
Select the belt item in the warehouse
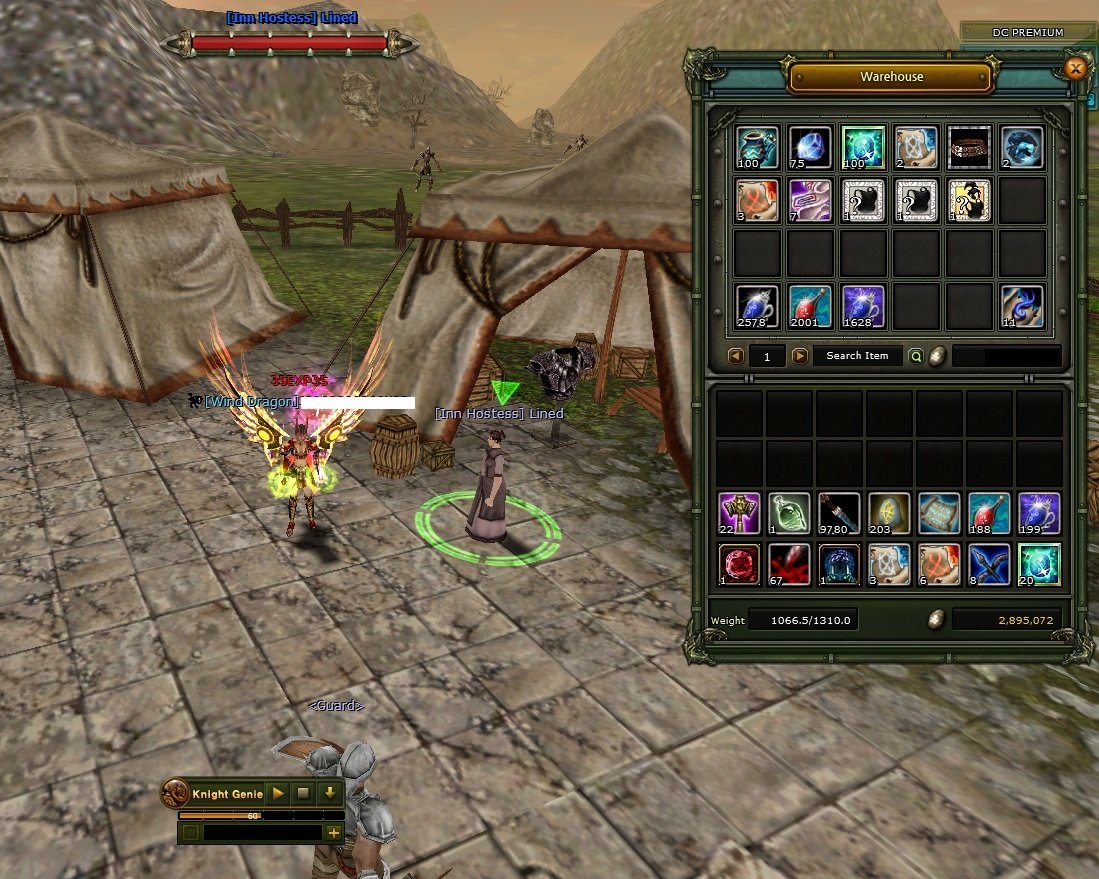(968, 147)
